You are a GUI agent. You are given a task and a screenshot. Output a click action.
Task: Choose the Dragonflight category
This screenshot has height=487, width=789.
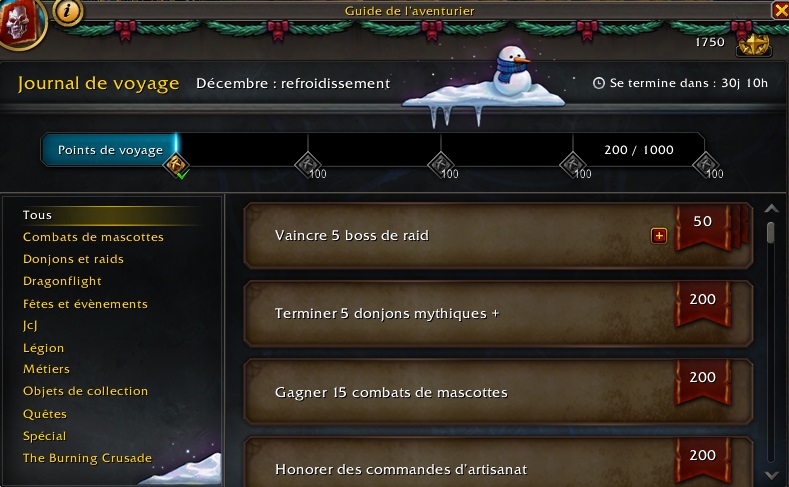[x=62, y=282]
